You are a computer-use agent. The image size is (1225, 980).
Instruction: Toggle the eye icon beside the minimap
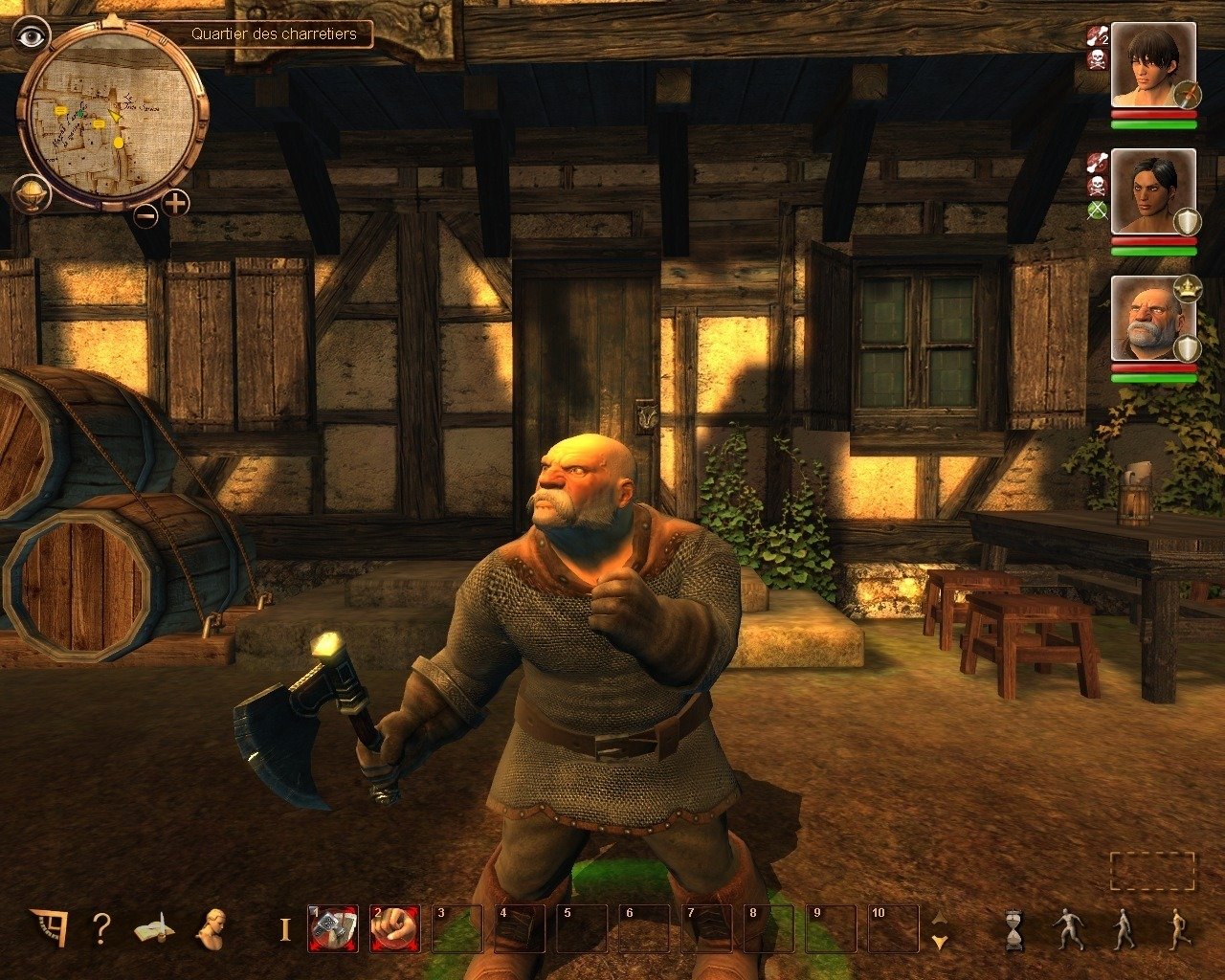tap(33, 36)
